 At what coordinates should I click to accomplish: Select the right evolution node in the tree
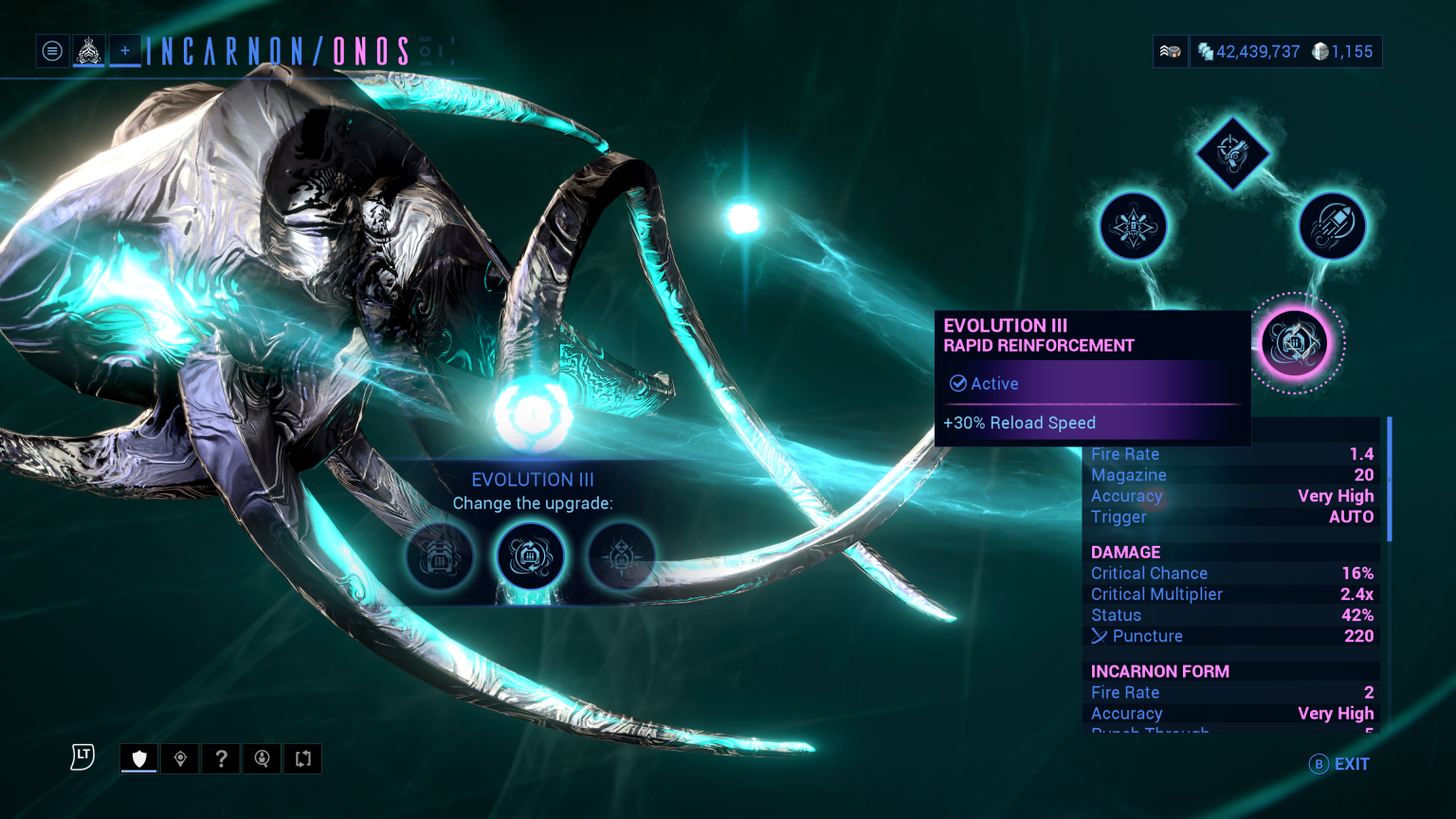click(x=1332, y=226)
